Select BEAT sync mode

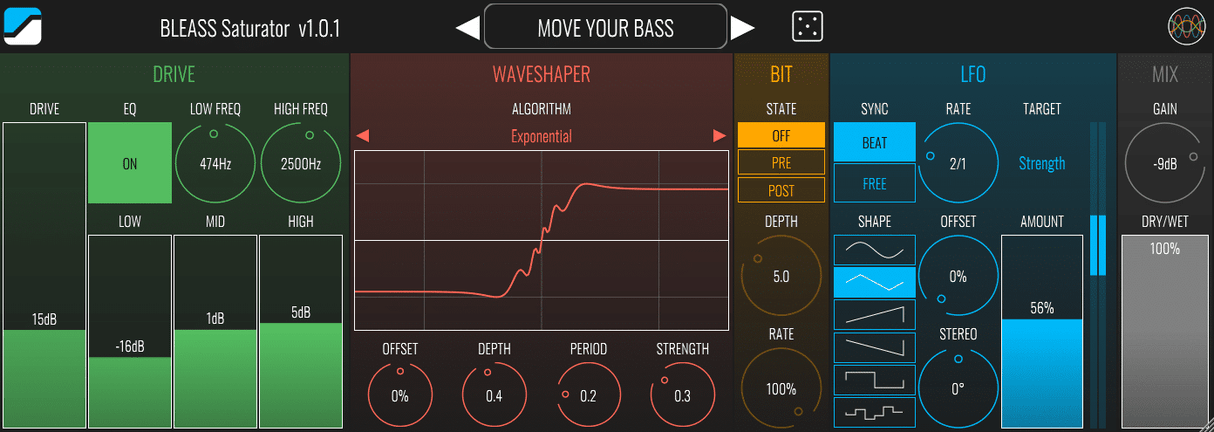[x=874, y=143]
